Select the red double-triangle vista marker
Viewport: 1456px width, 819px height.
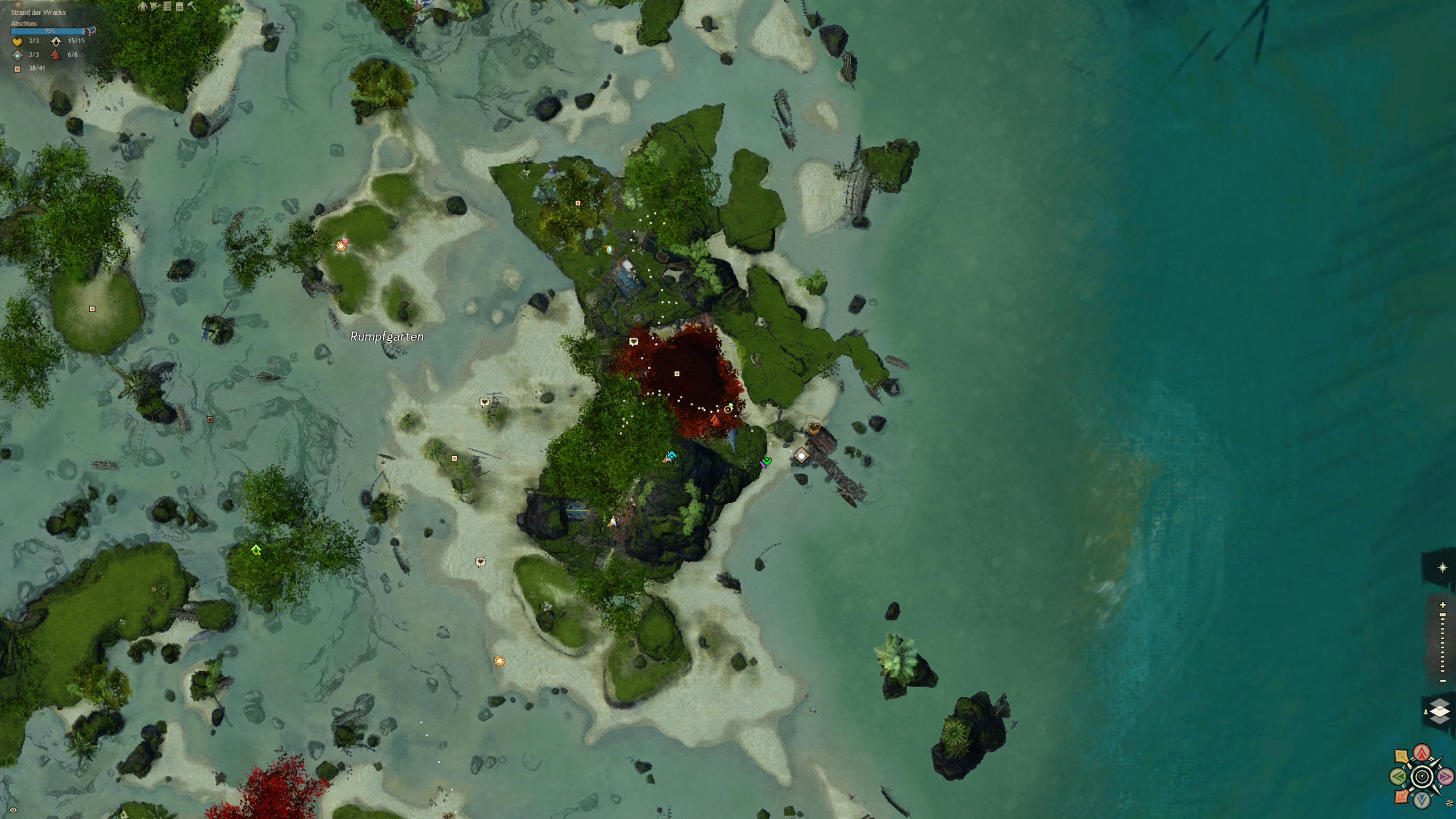(x=715, y=420)
